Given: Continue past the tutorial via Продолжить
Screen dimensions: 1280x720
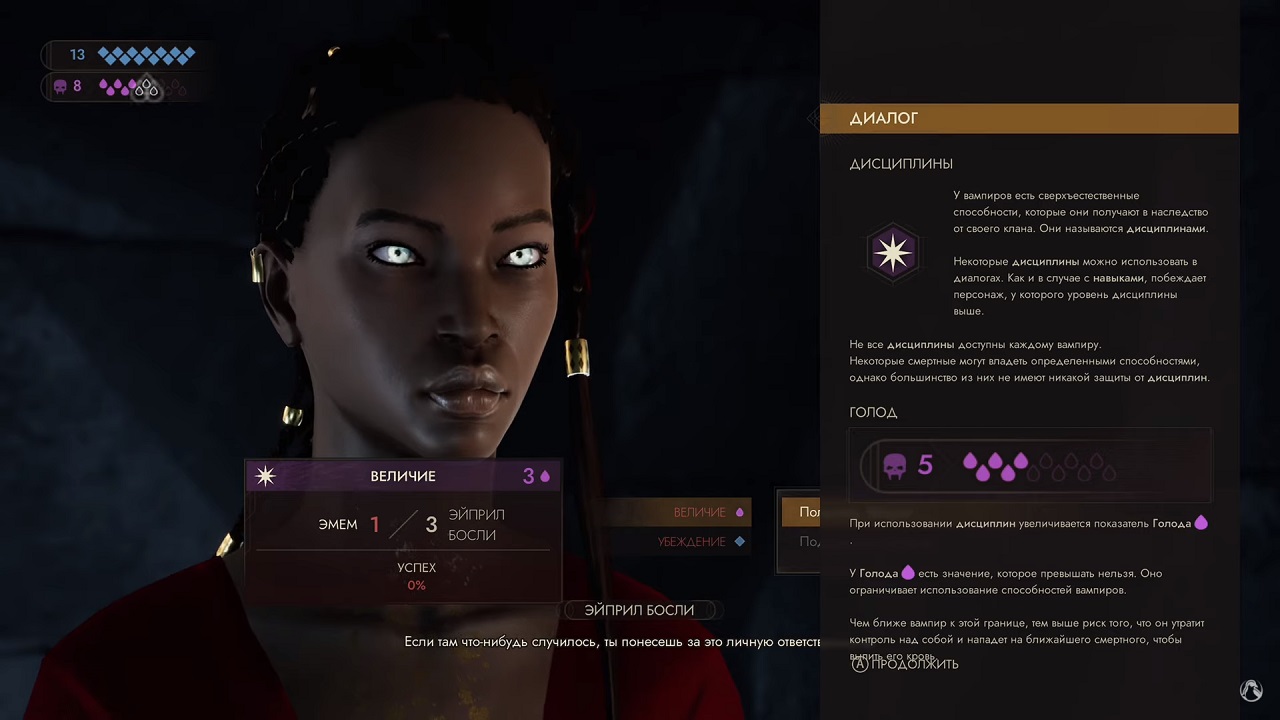Looking at the screenshot, I should pyautogui.click(x=905, y=664).
